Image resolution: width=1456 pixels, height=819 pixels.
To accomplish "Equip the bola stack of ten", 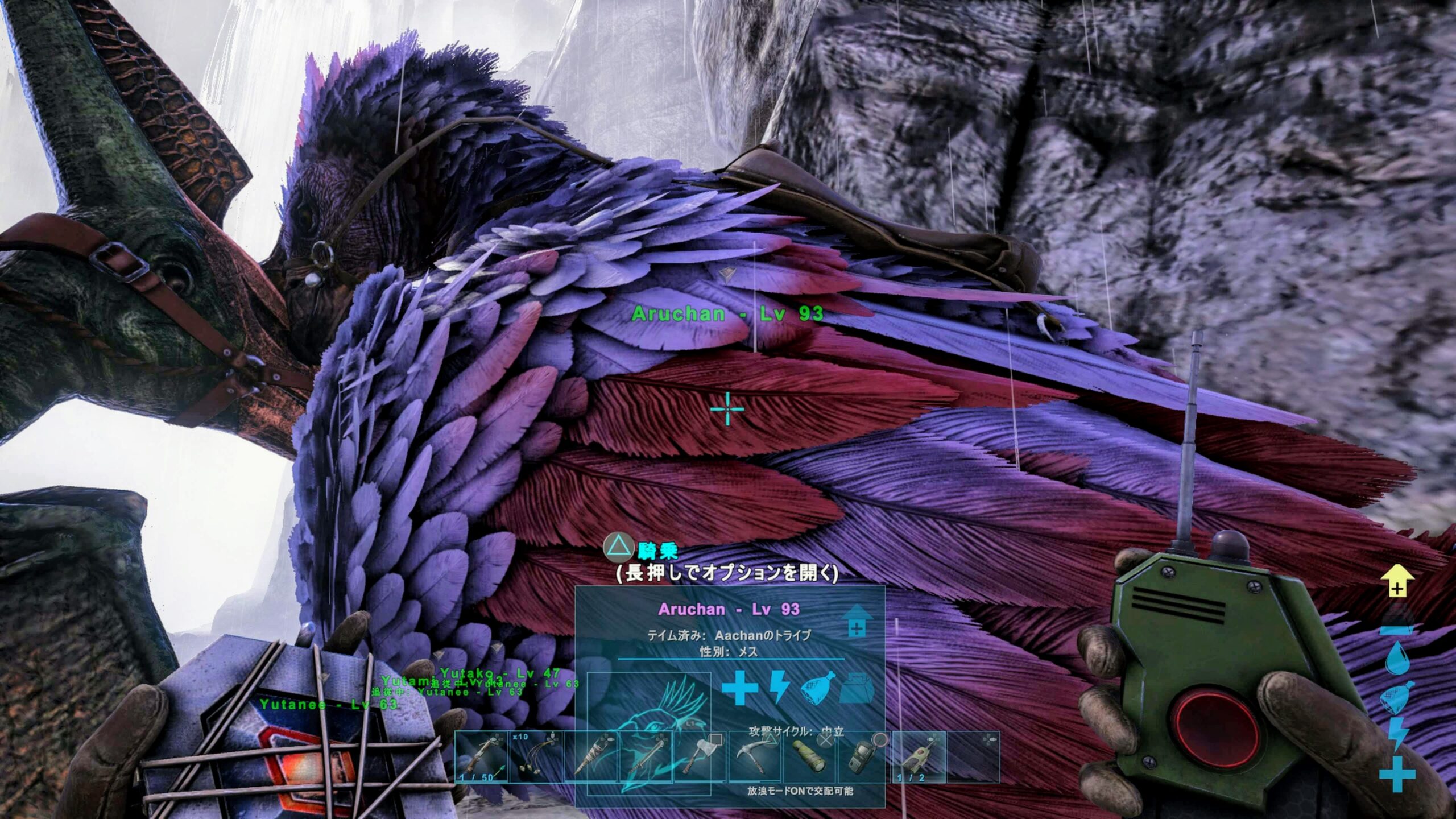I will tap(536, 757).
